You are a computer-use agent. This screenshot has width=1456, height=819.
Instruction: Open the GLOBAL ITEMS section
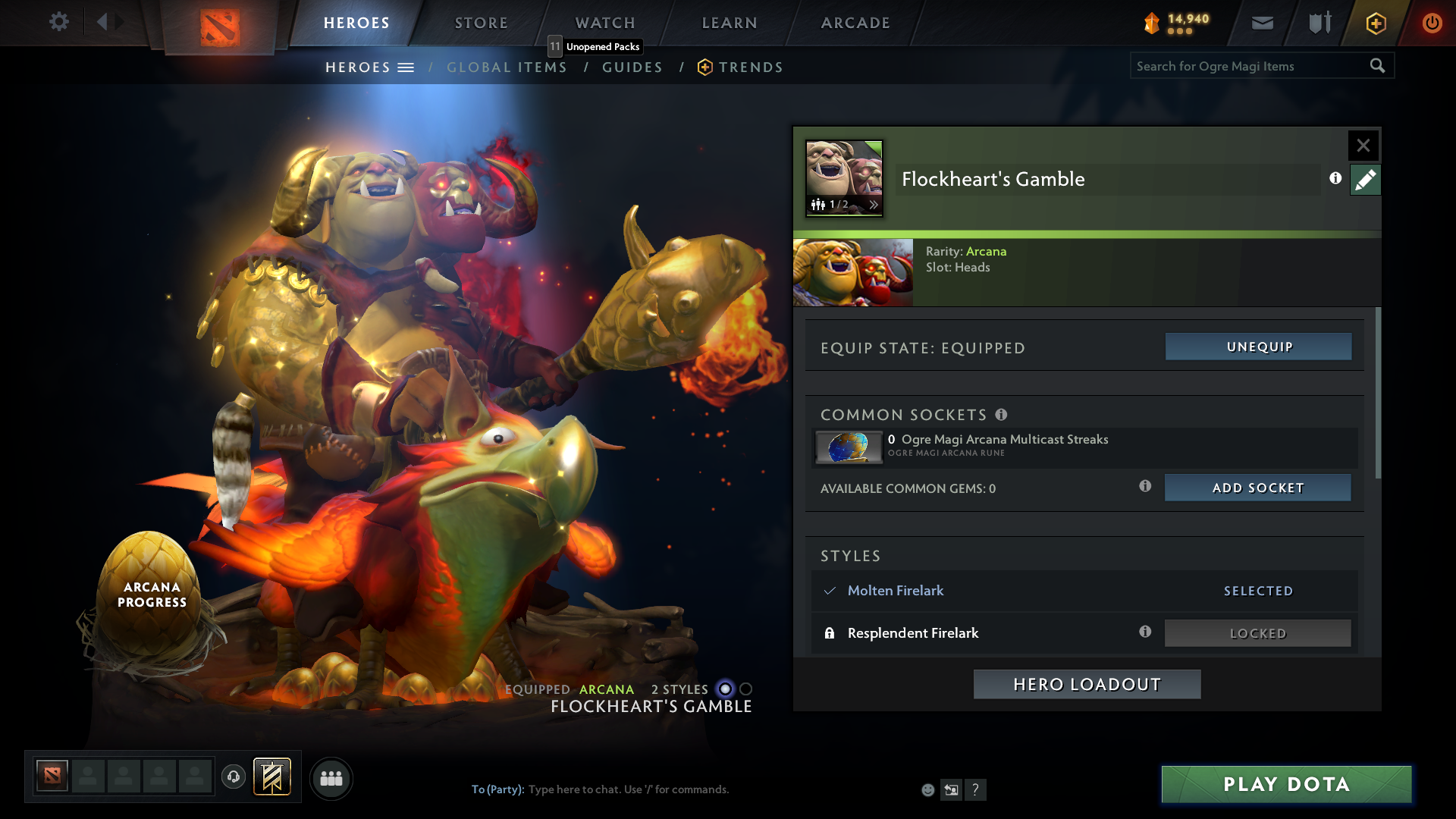click(507, 67)
